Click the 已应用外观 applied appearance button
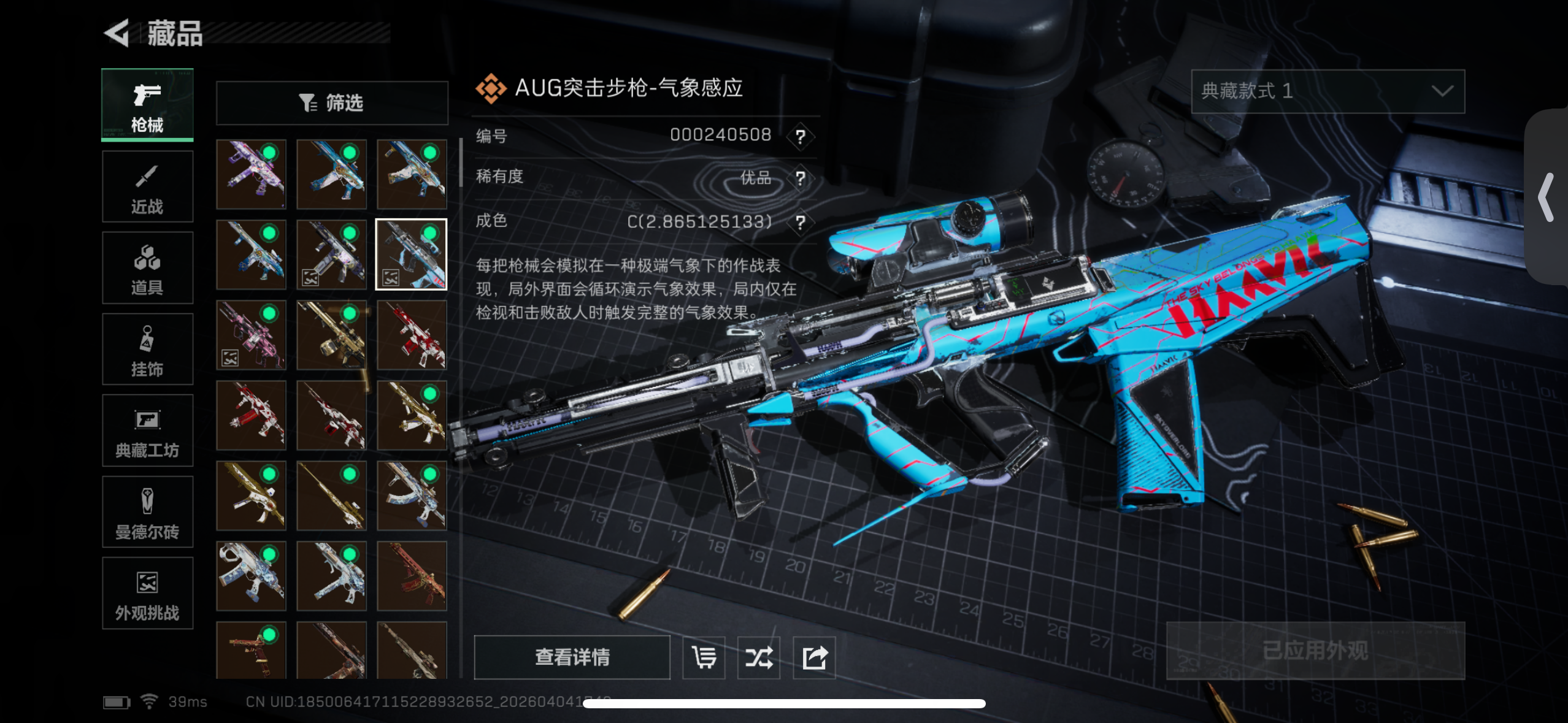The width and height of the screenshot is (1568, 723). [x=1315, y=651]
